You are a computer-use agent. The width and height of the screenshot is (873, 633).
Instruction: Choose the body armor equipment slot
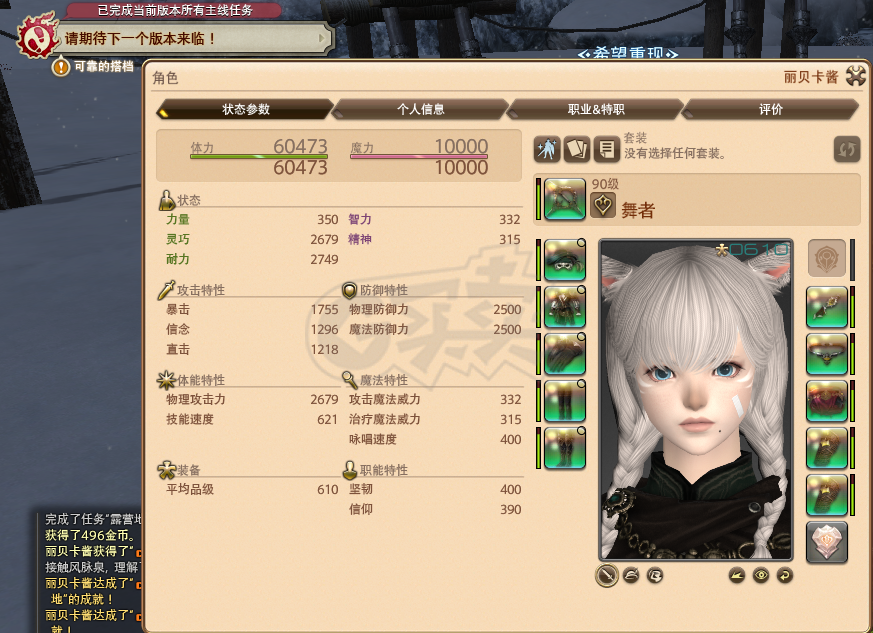pyautogui.click(x=565, y=307)
